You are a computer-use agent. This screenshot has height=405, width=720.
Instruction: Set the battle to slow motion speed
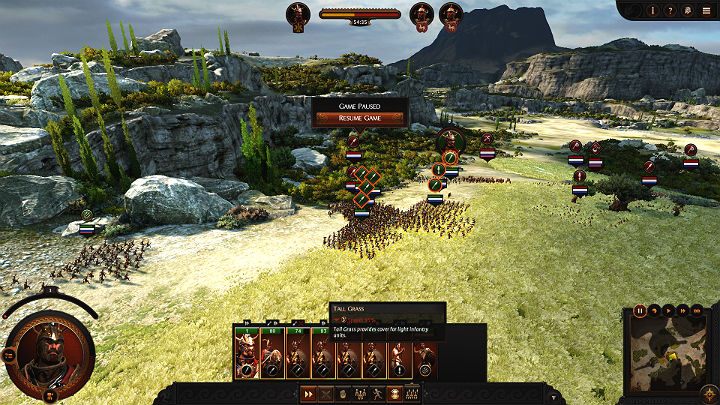653,311
